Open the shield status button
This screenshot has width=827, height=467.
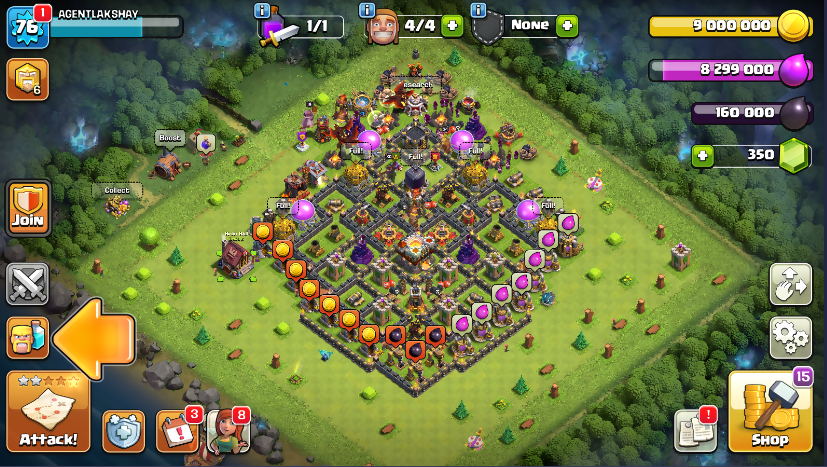point(123,431)
